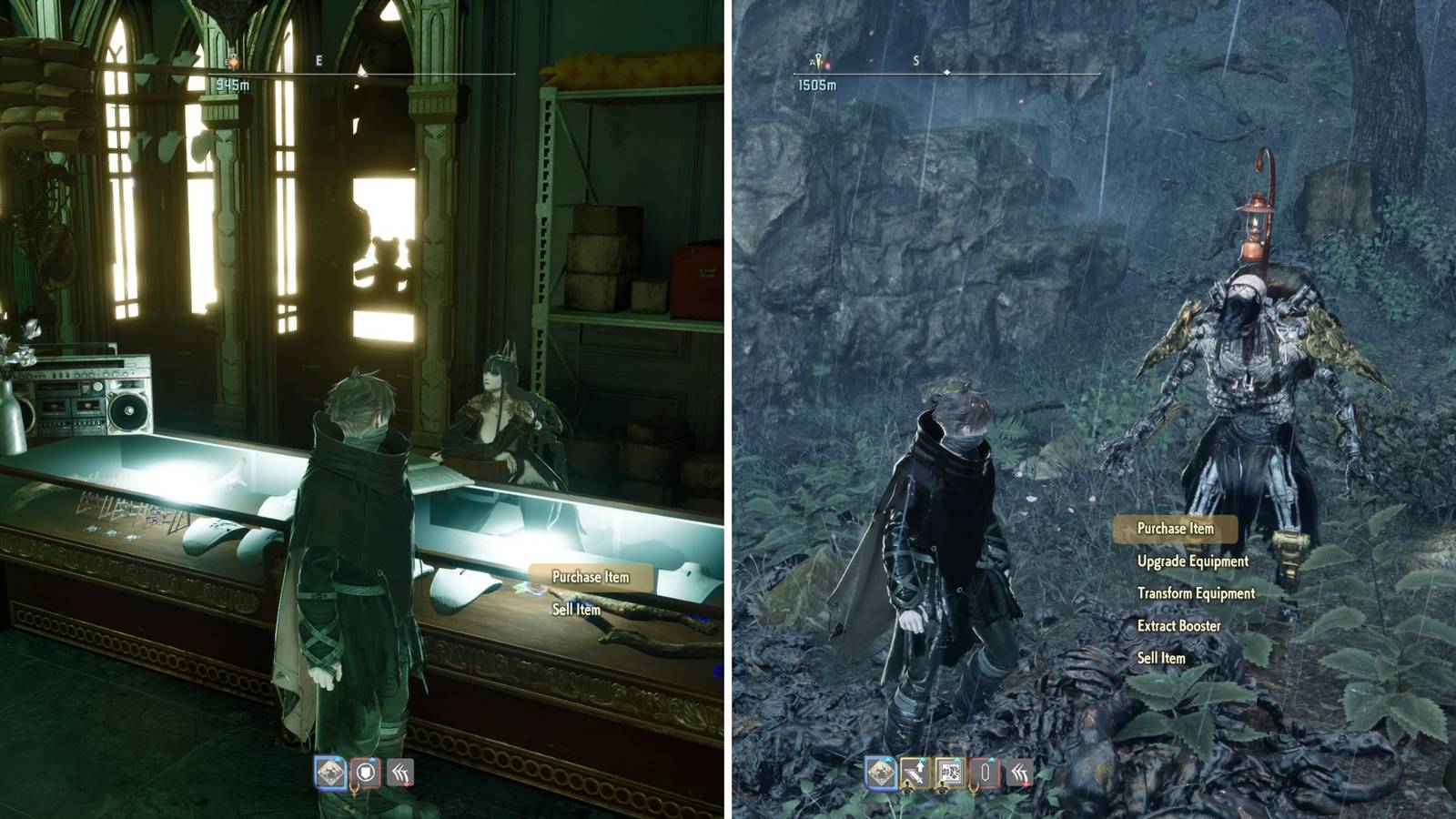
Task: Click the double-chevron back icon in left hotbar
Action: tap(399, 772)
